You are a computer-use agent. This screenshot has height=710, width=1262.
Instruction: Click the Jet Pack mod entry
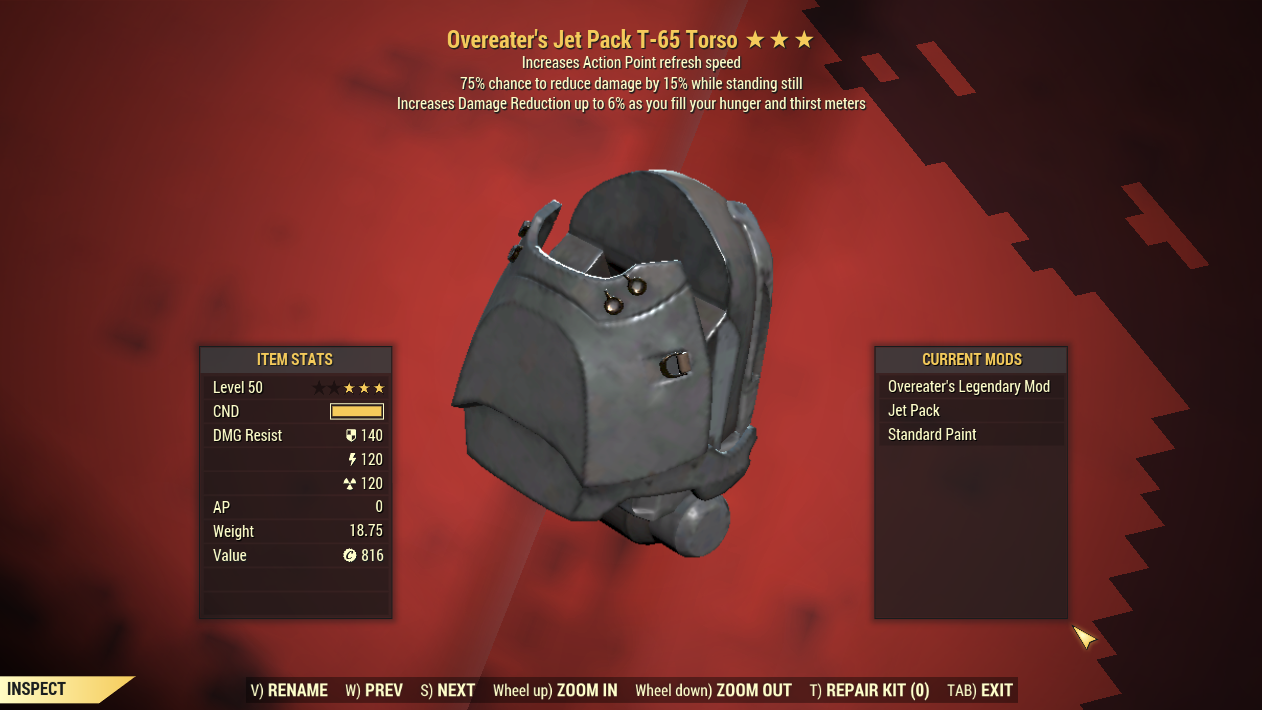coord(969,411)
